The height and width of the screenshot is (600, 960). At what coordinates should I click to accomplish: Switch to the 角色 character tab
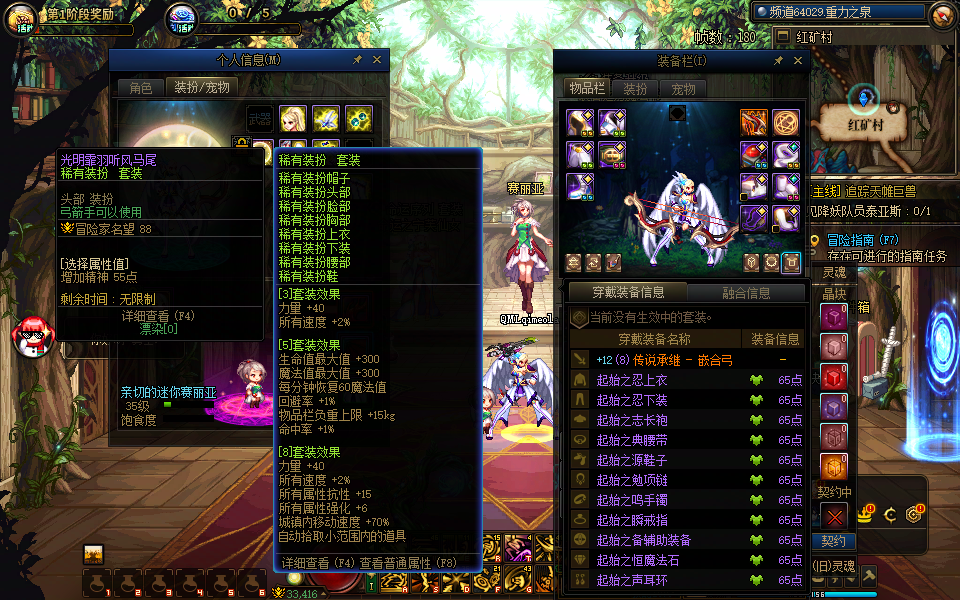click(x=141, y=88)
